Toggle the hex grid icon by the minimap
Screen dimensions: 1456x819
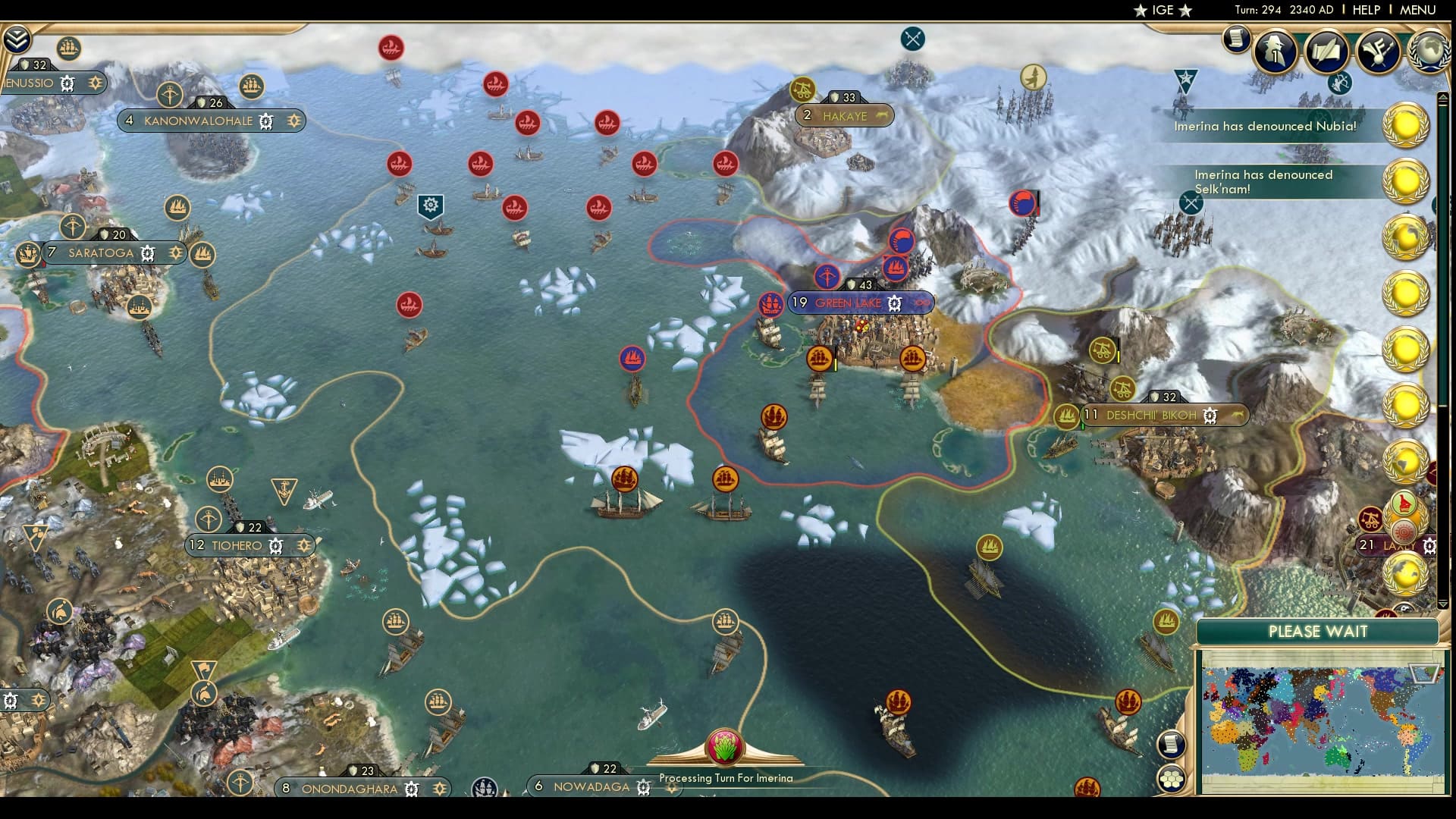tap(1172, 777)
